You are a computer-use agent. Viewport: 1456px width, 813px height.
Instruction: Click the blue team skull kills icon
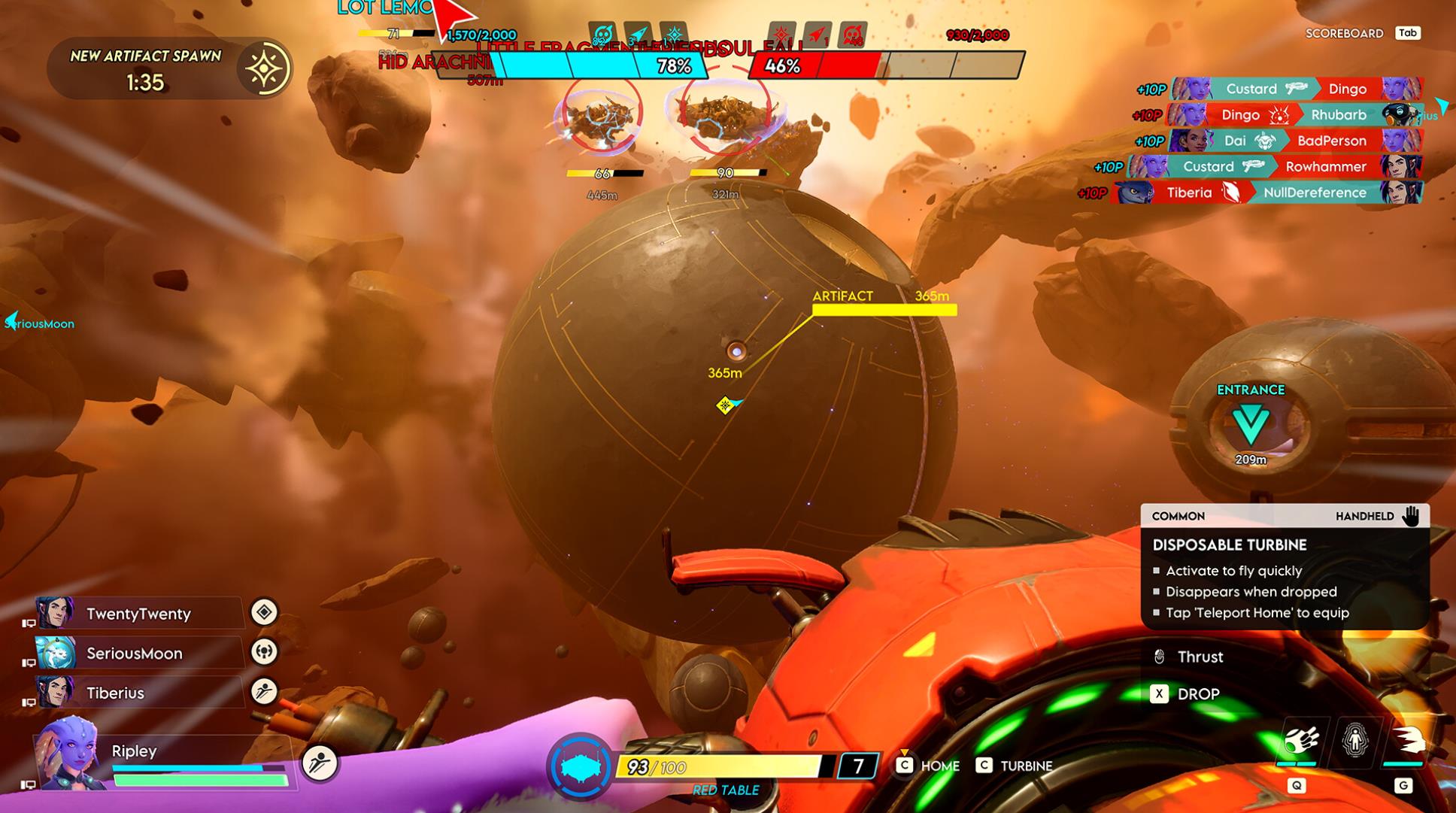click(x=602, y=35)
